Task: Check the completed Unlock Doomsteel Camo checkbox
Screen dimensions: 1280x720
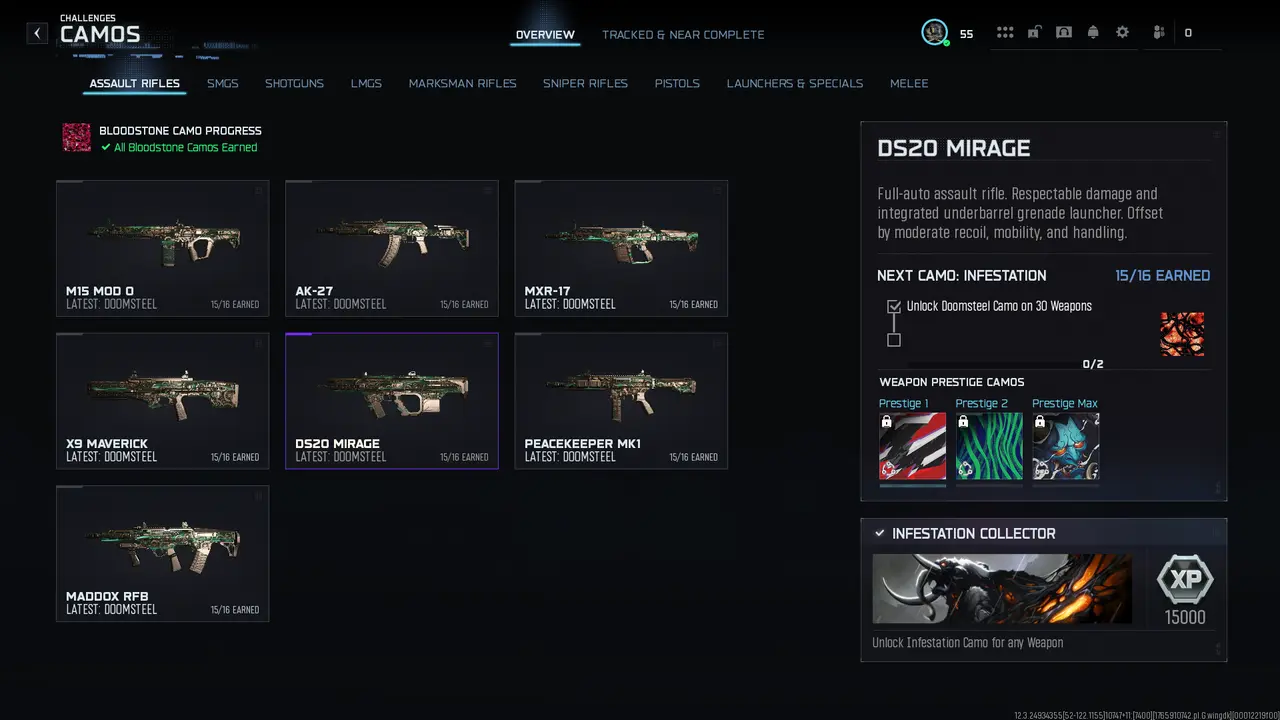Action: point(893,306)
